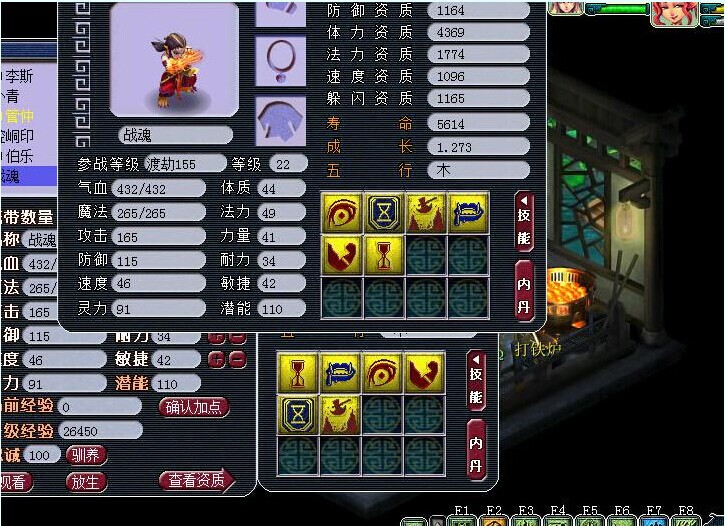
Task: Select the red eye skill in the upper grid
Action: click(x=342, y=214)
